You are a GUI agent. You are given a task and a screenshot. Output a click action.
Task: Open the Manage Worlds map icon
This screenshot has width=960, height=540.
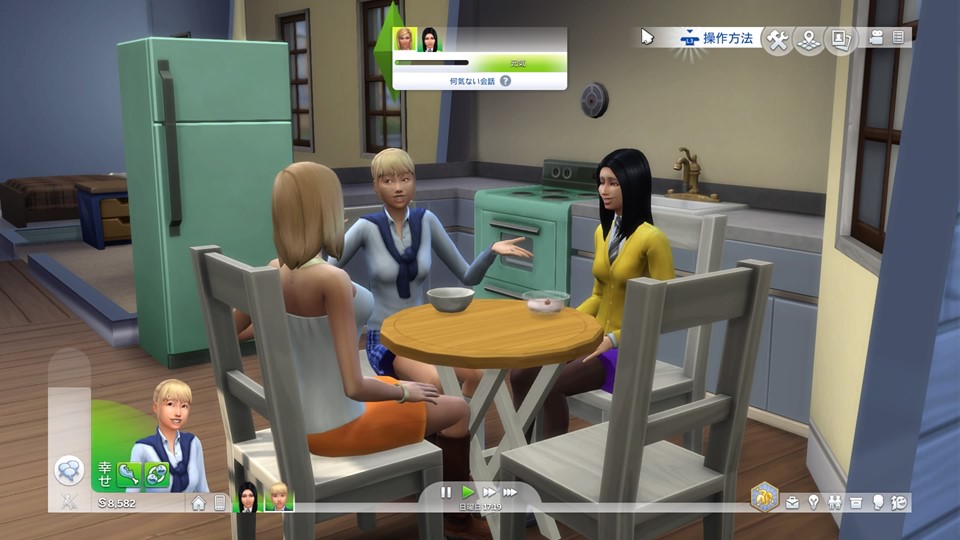(808, 39)
